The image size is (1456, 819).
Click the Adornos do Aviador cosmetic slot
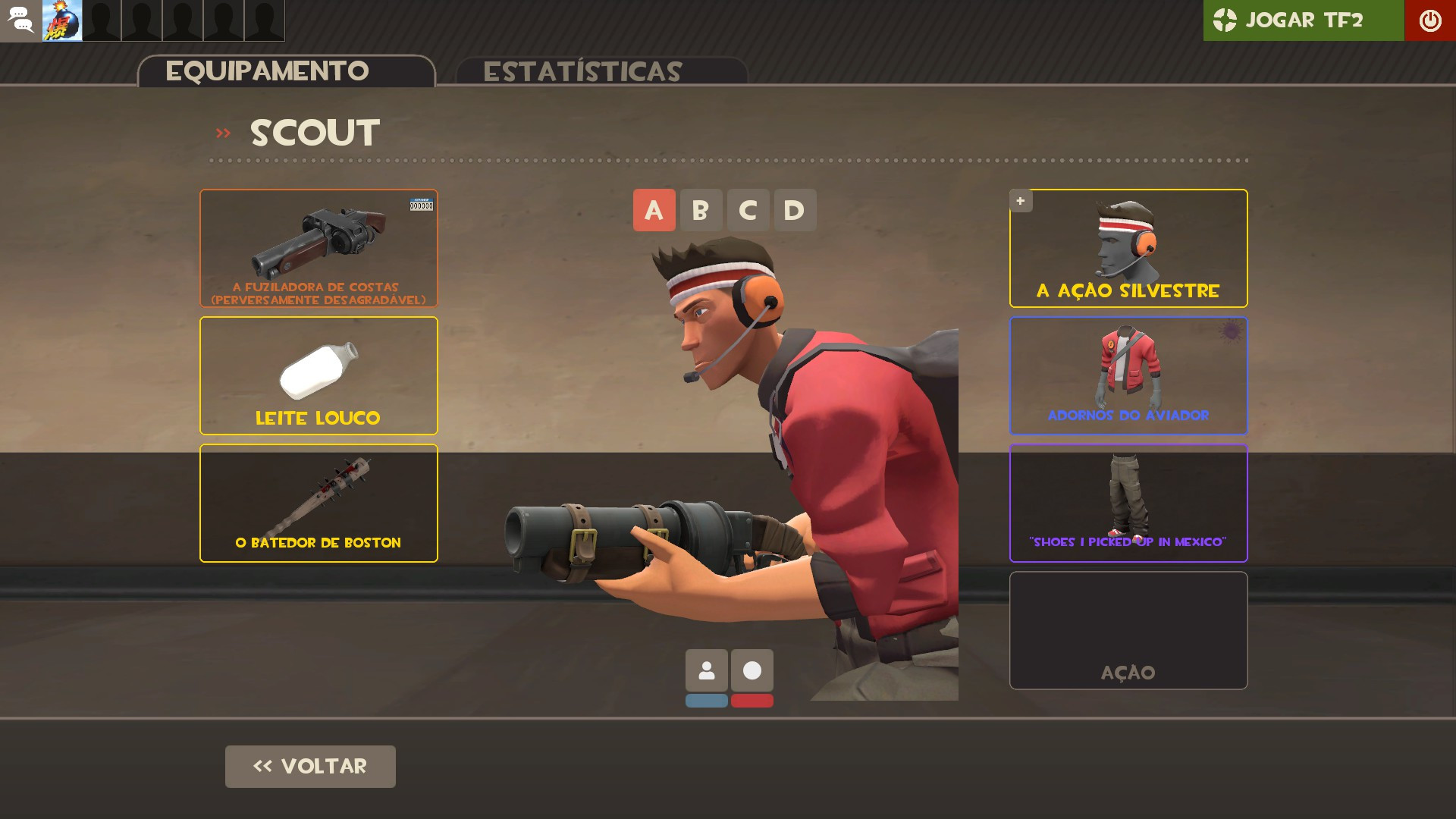[x=1128, y=375]
